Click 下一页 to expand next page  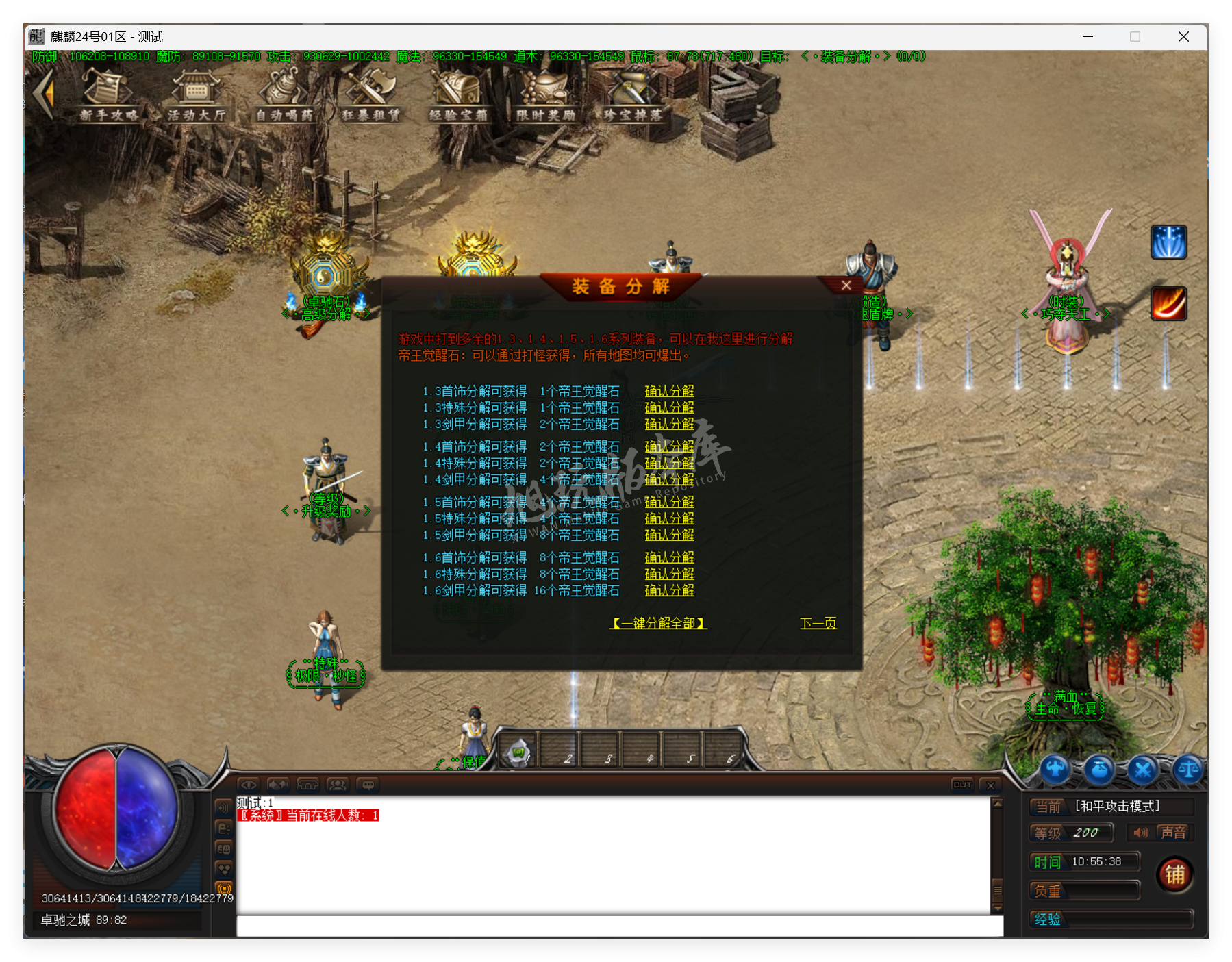(818, 622)
